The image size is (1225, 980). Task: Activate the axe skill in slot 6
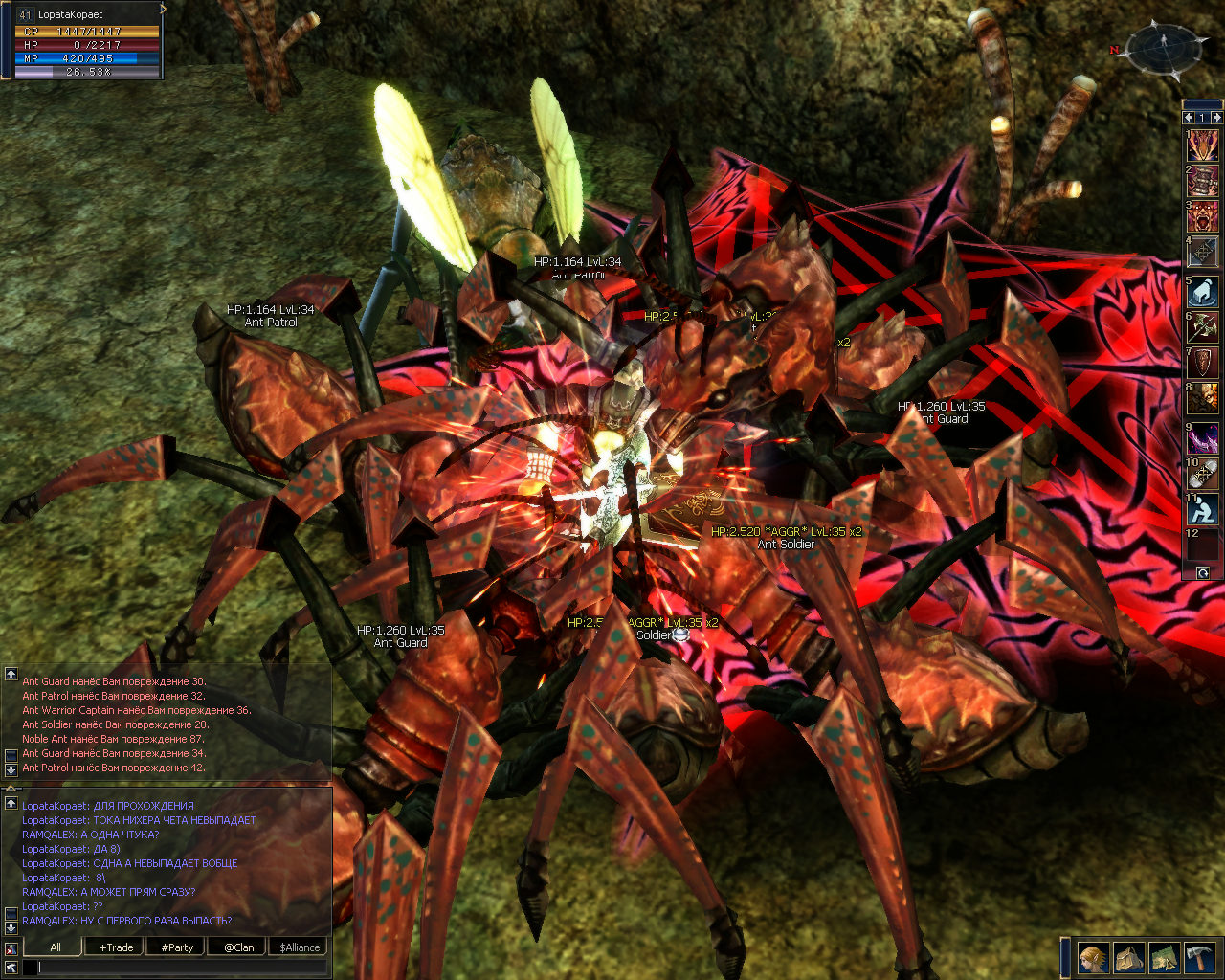pos(1203,328)
